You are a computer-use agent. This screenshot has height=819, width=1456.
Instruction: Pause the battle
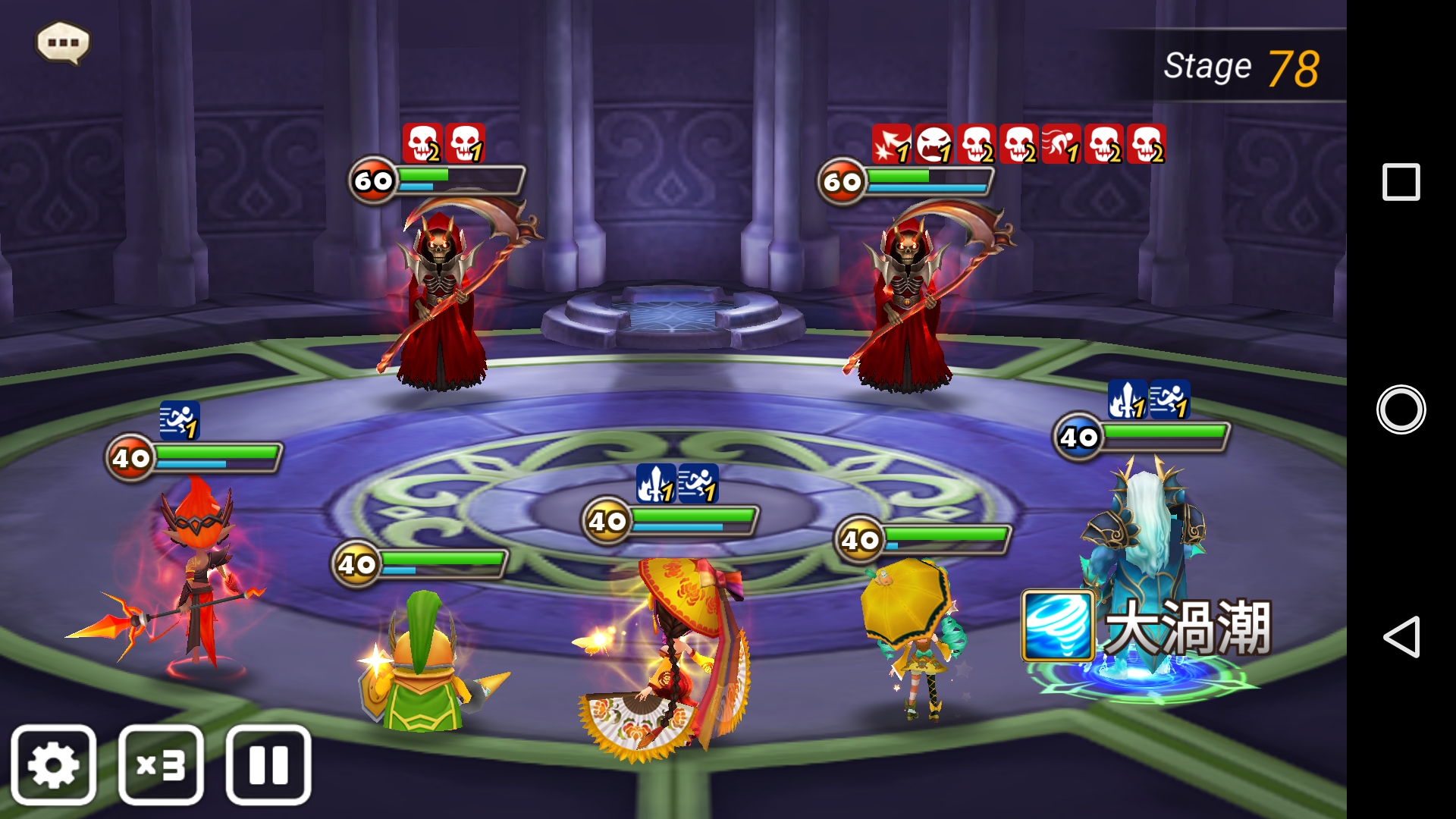[x=268, y=764]
